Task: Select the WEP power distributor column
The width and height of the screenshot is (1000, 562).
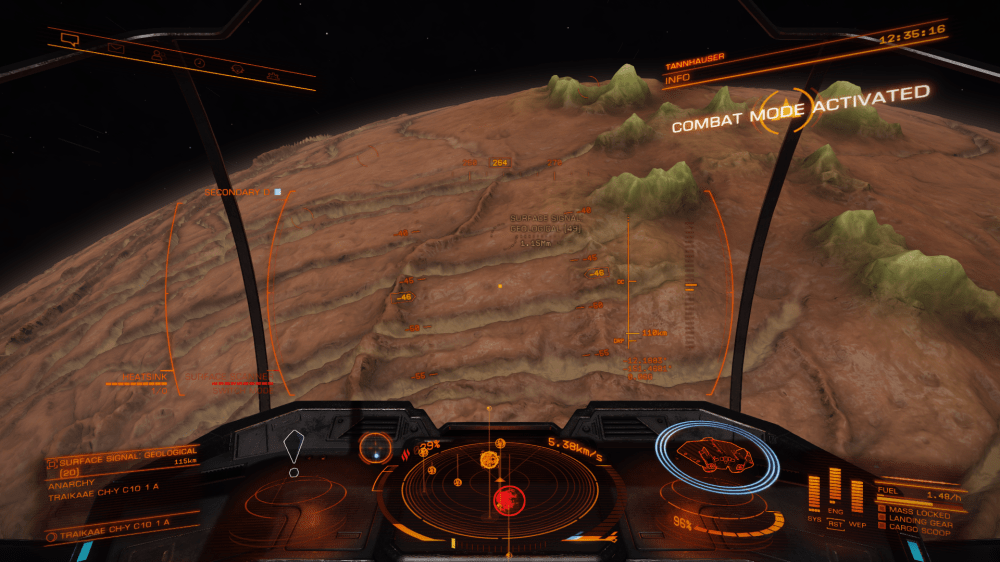Action: click(857, 497)
